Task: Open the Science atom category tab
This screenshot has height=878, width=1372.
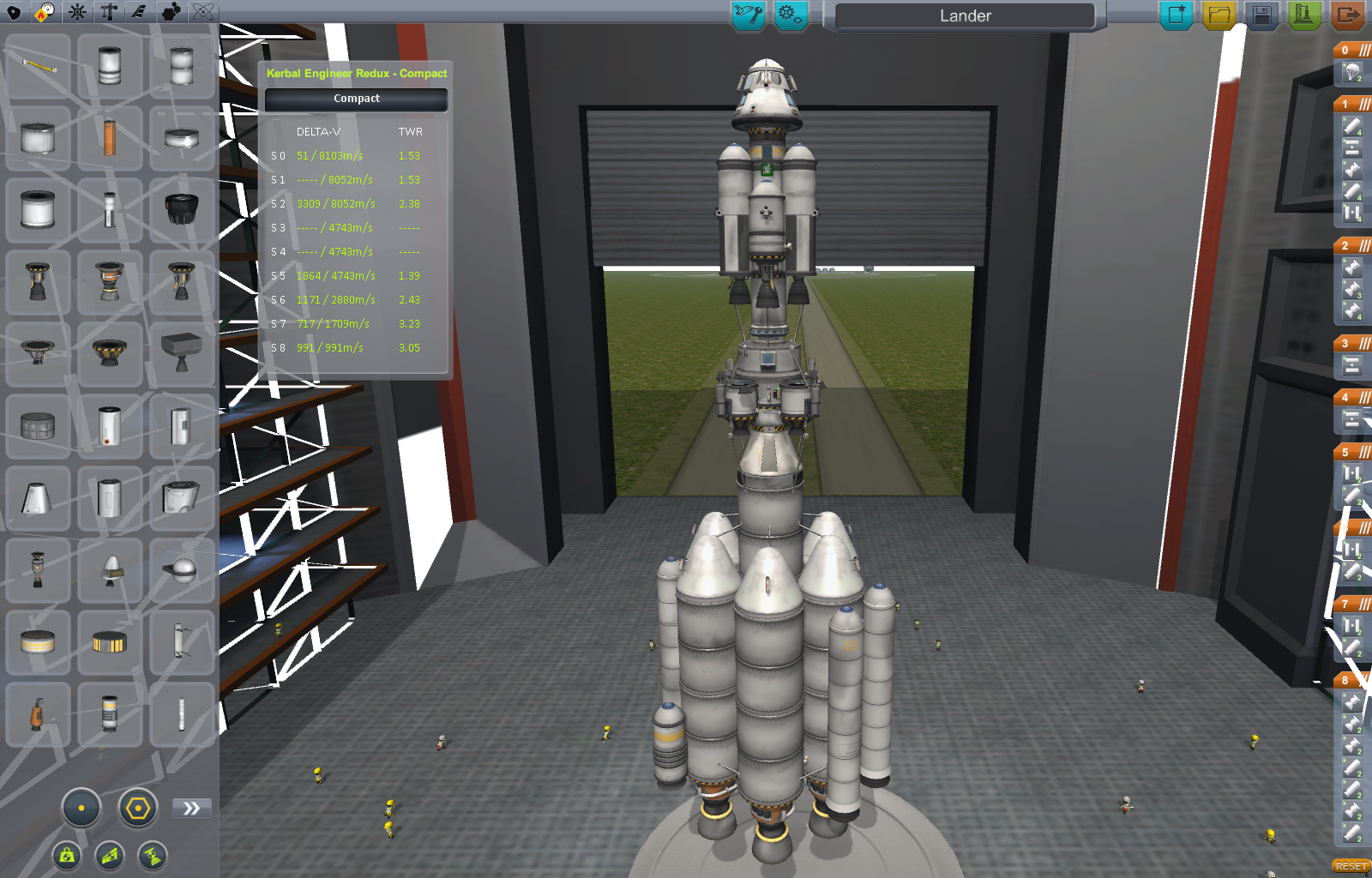Action: pyautogui.click(x=203, y=12)
